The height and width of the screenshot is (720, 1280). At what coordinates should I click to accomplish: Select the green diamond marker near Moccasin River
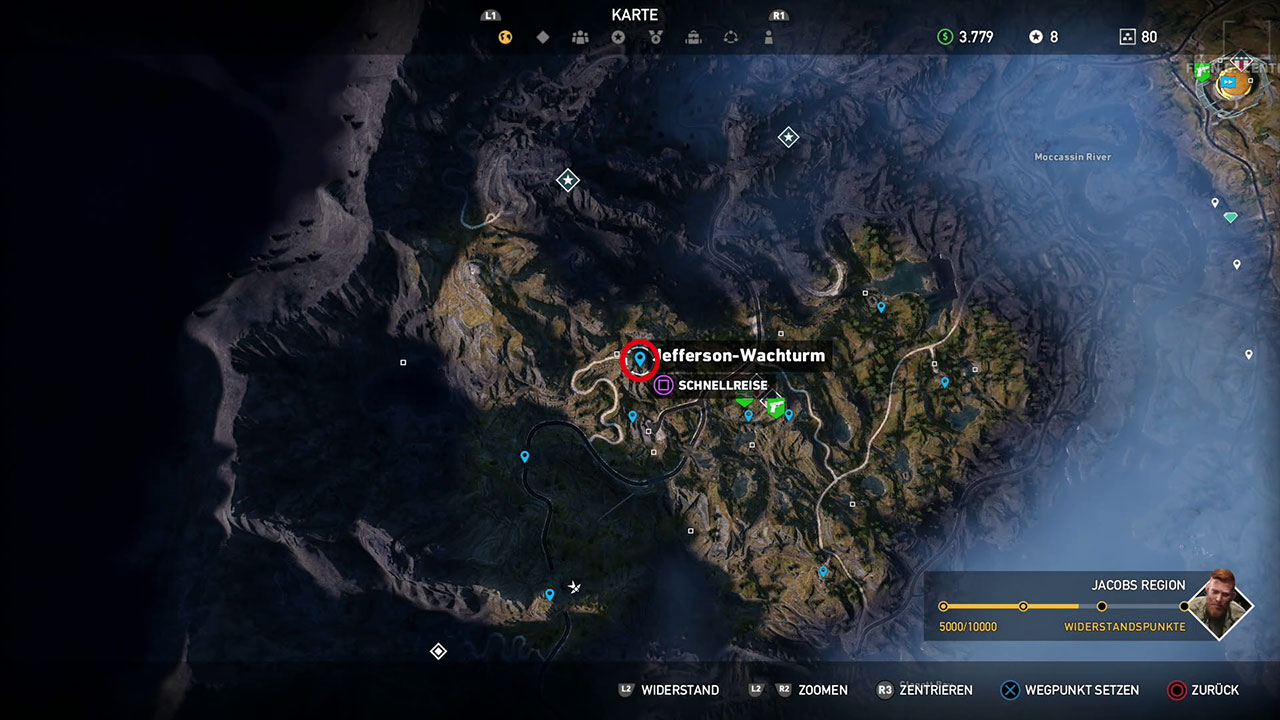coord(1230,217)
